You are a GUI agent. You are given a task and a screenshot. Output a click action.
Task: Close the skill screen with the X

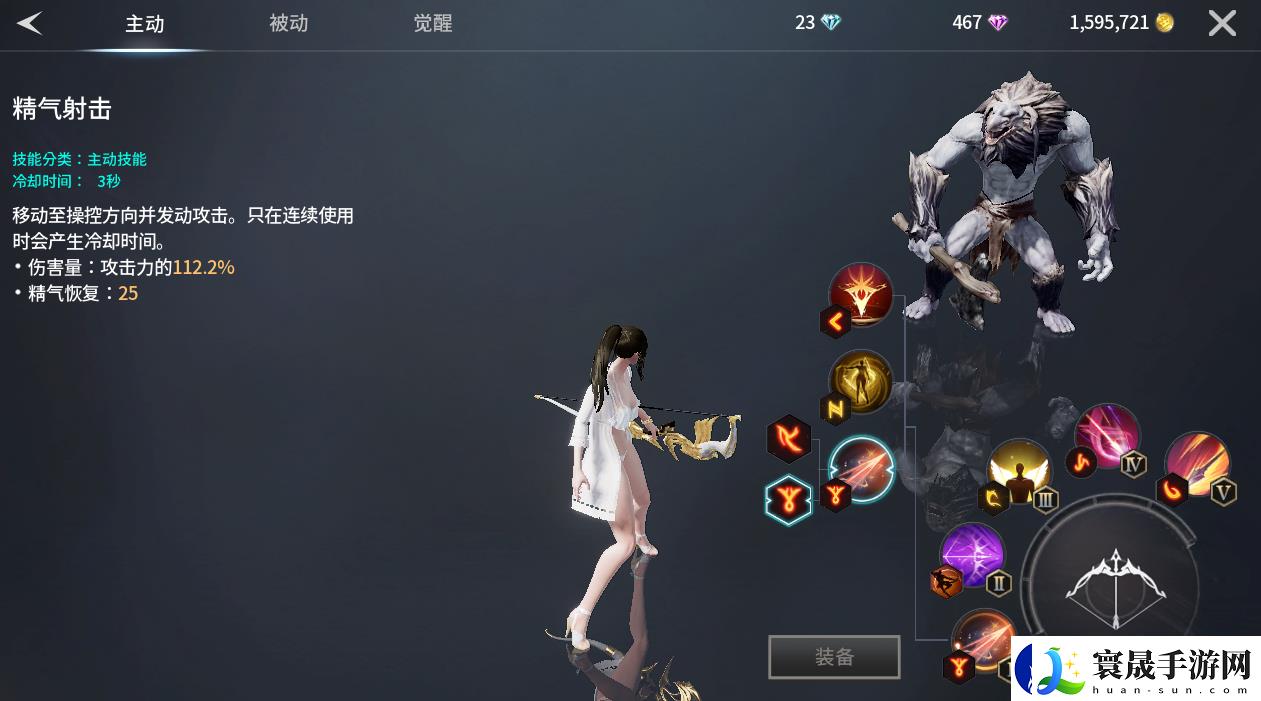(x=1222, y=23)
